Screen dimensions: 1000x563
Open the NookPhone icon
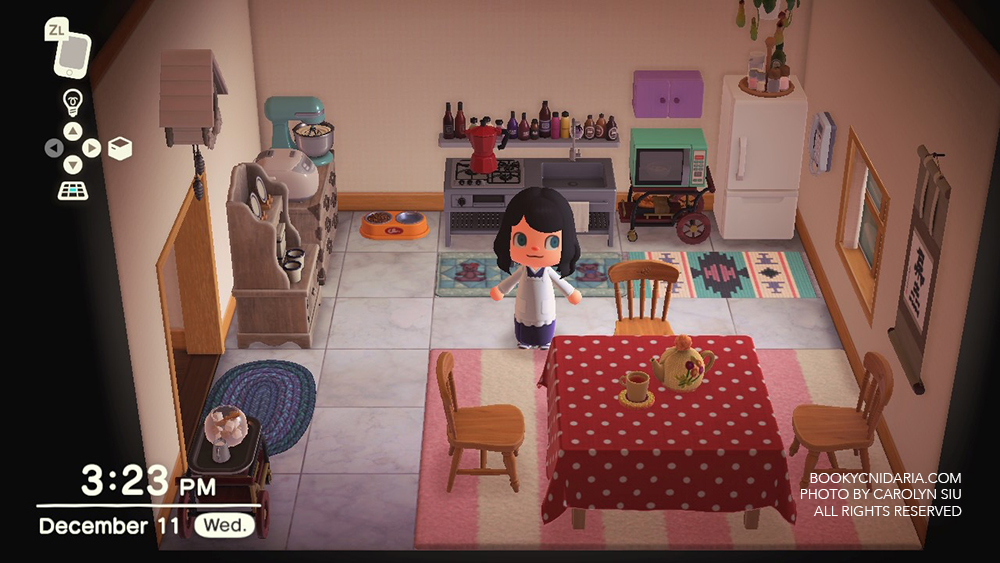[x=72, y=54]
